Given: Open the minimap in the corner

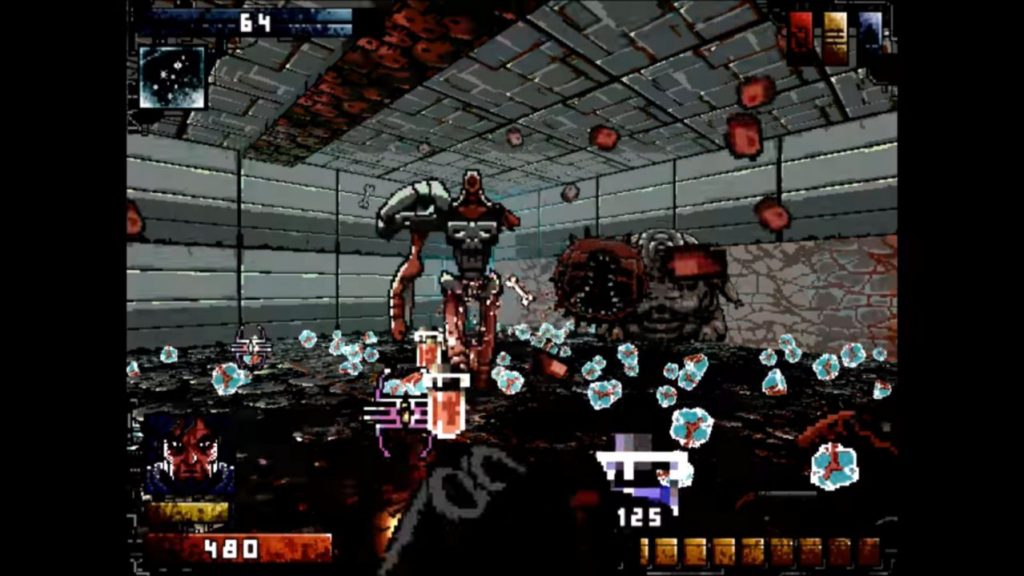Looking at the screenshot, I should click(x=172, y=76).
